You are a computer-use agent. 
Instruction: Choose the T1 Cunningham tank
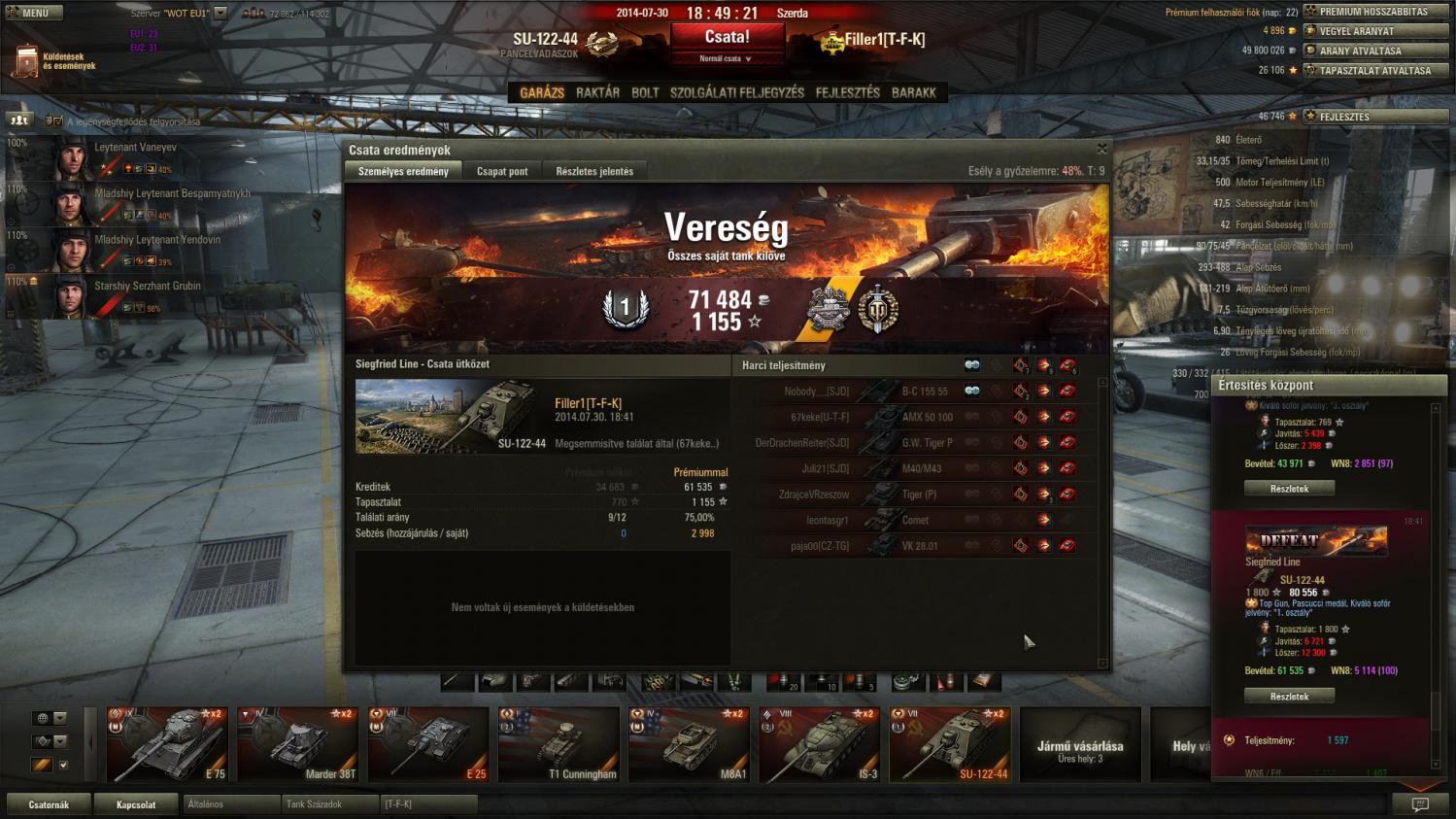point(559,744)
